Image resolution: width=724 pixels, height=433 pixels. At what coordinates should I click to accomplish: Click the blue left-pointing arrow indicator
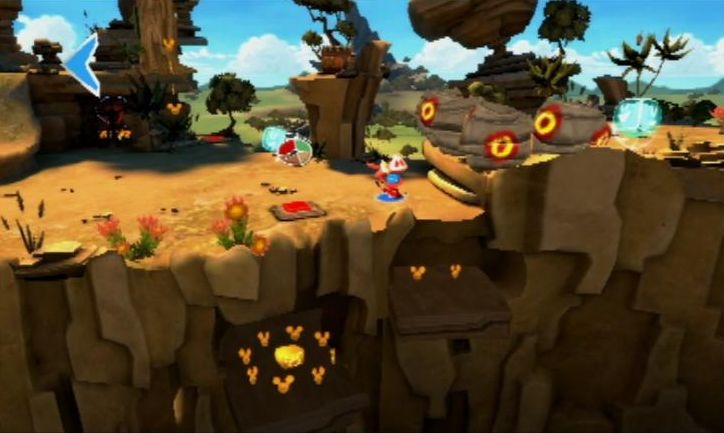coord(82,62)
